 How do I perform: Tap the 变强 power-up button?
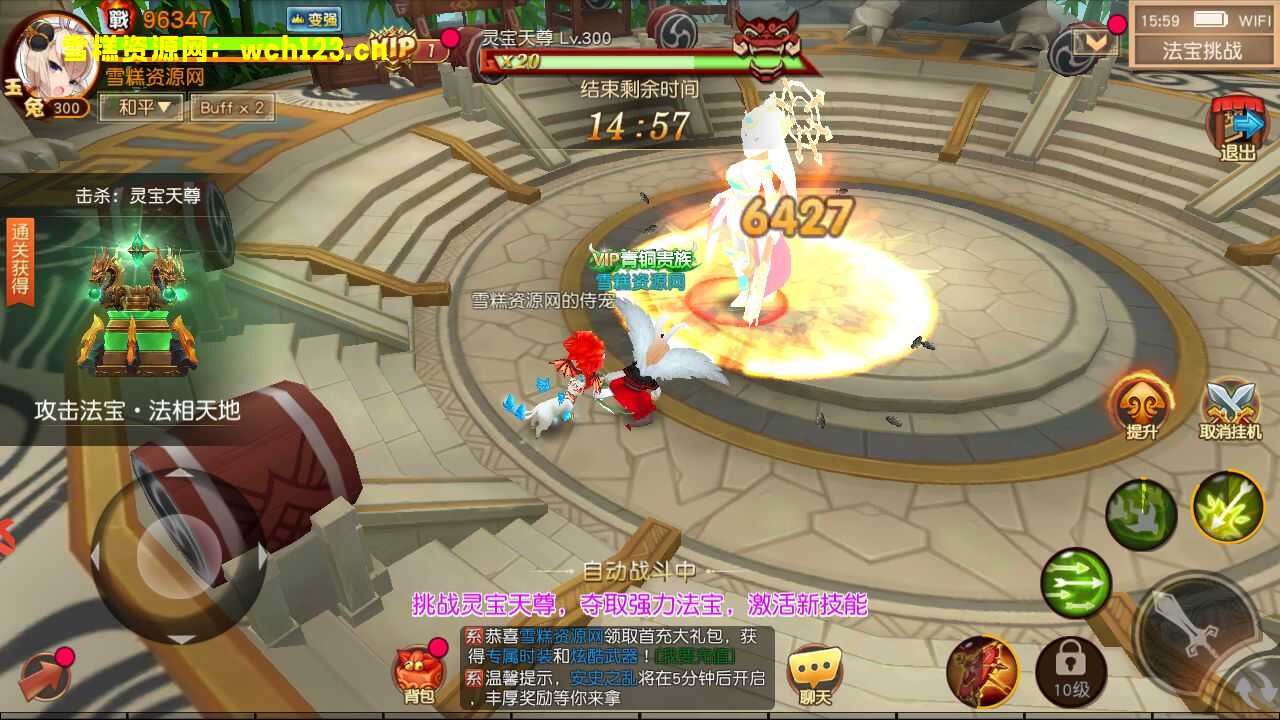tap(313, 19)
